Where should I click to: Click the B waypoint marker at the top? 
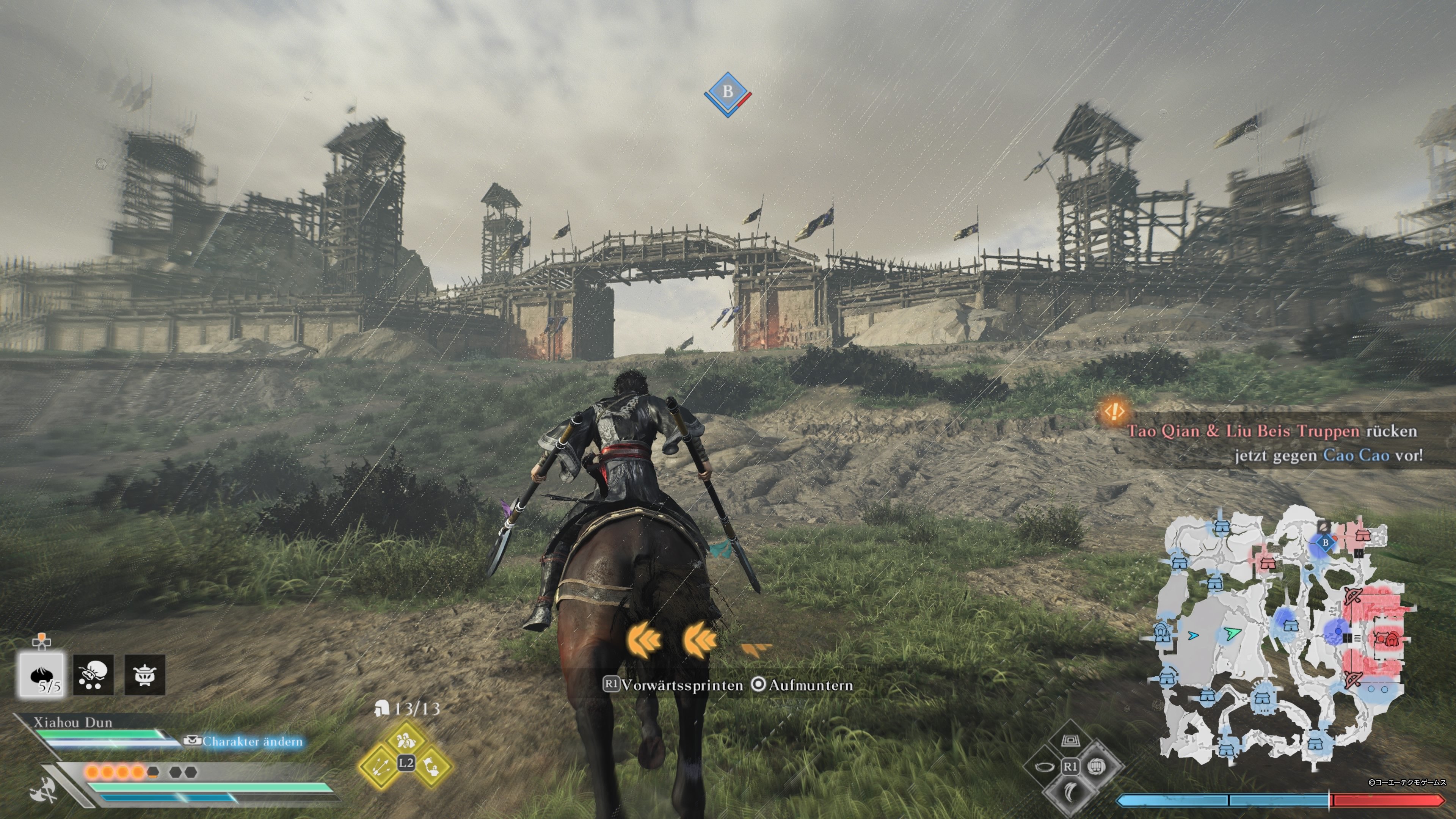728,91
